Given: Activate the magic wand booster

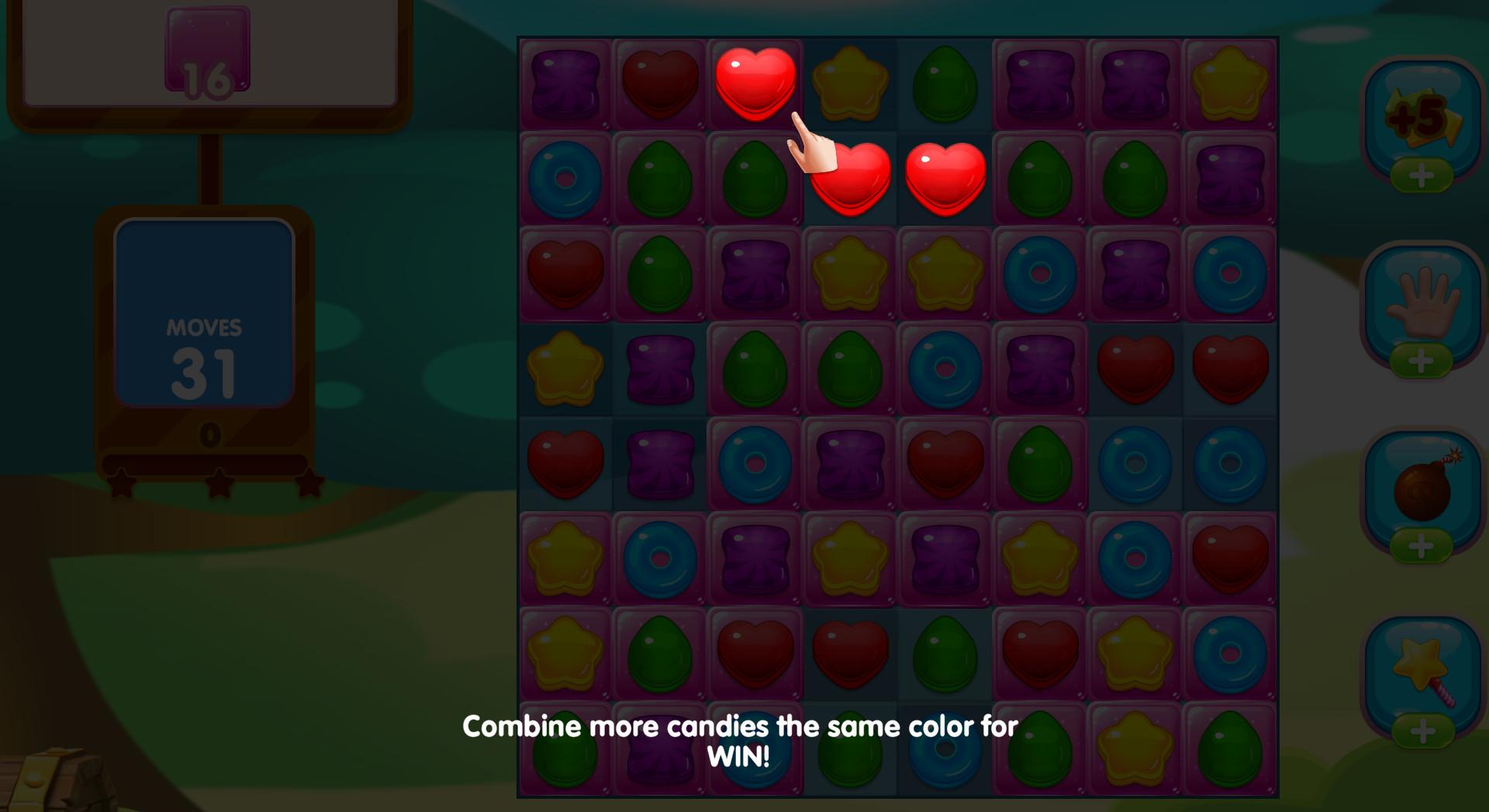Looking at the screenshot, I should pos(1422,667).
